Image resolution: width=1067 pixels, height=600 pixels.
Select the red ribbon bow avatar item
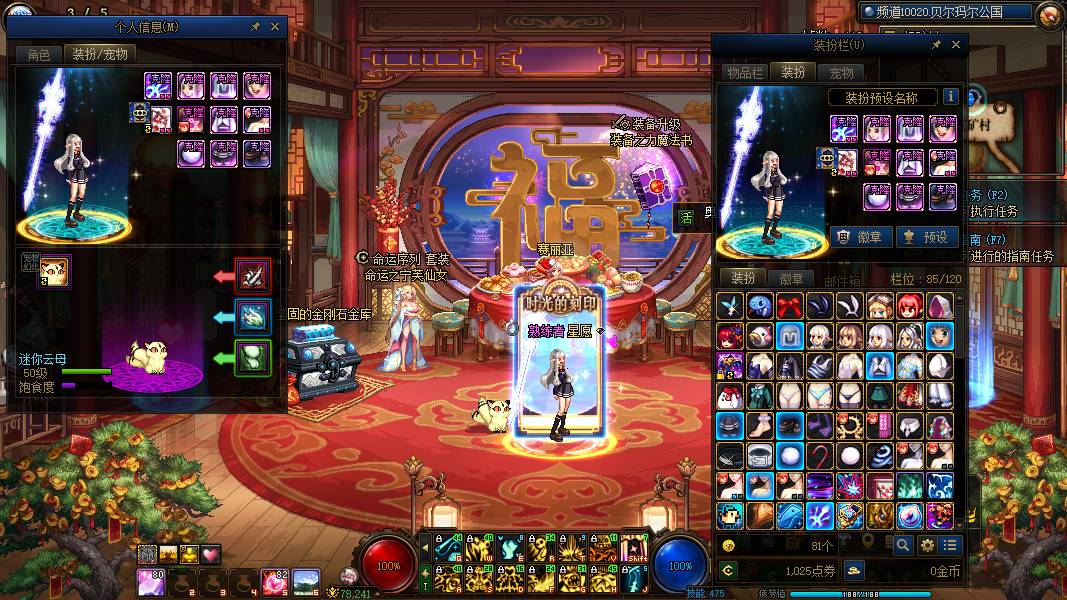[790, 307]
